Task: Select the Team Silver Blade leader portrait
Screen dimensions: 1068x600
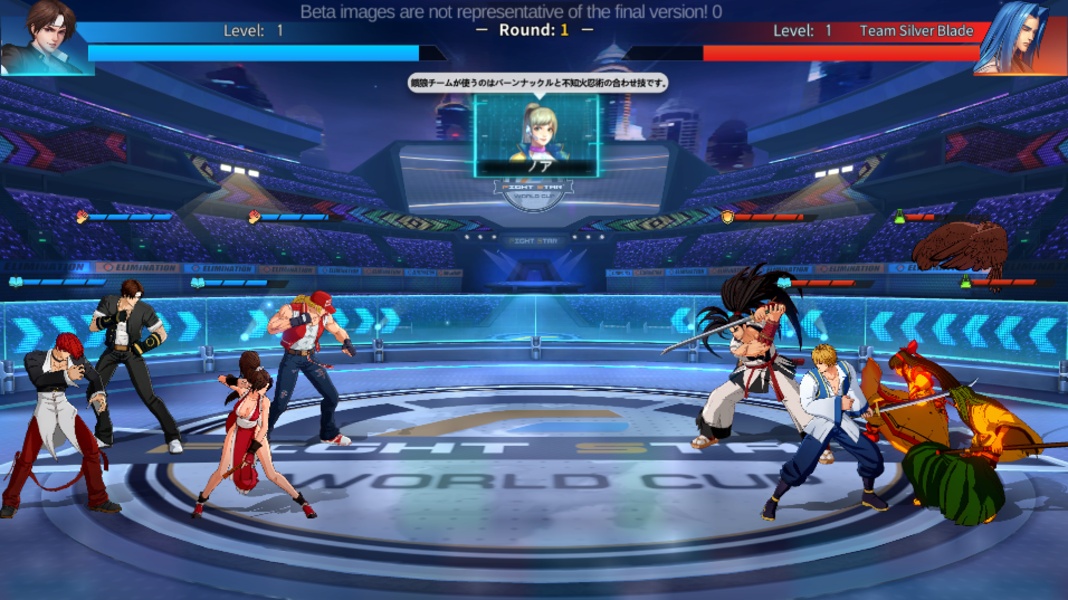Action: pyautogui.click(x=1020, y=37)
